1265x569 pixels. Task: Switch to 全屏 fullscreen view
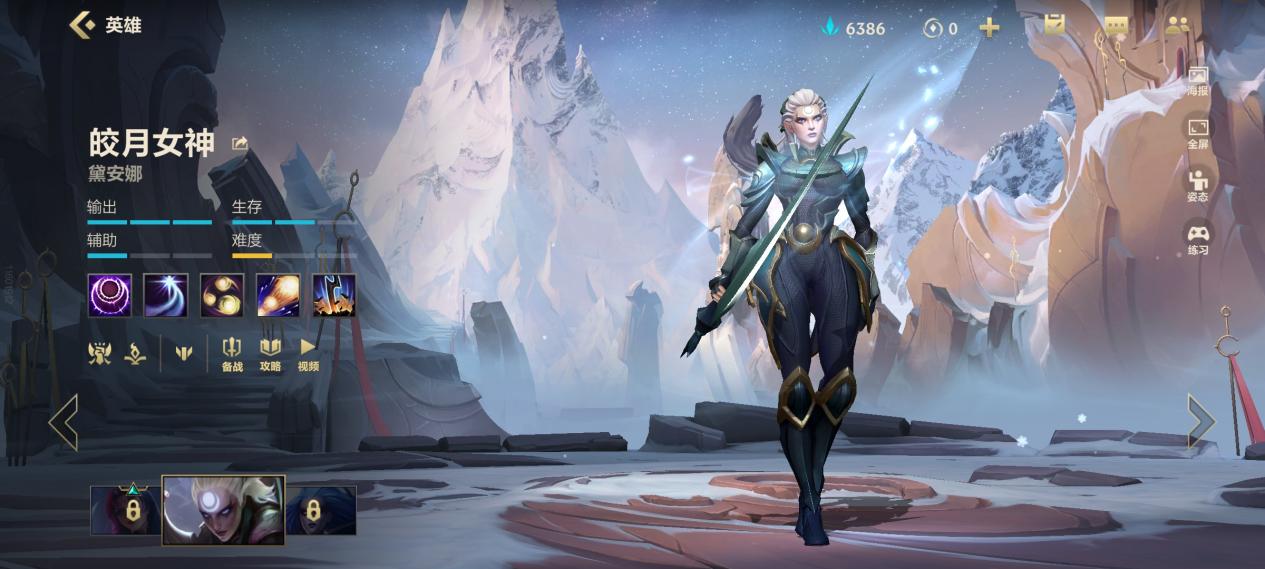tap(1198, 134)
